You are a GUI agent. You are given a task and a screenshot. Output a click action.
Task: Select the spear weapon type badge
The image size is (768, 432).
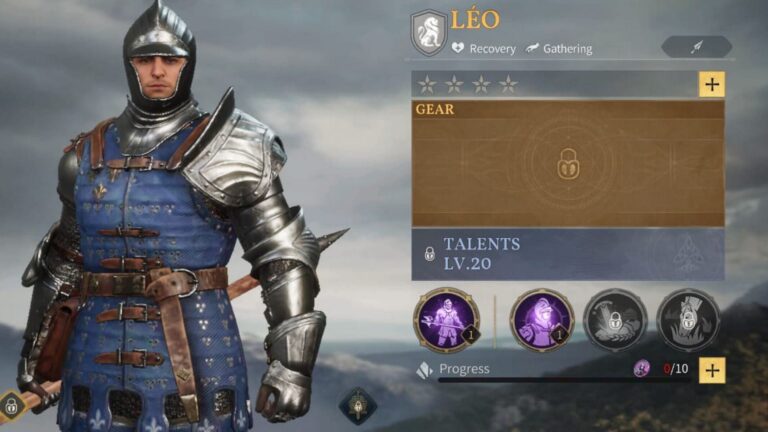(696, 47)
